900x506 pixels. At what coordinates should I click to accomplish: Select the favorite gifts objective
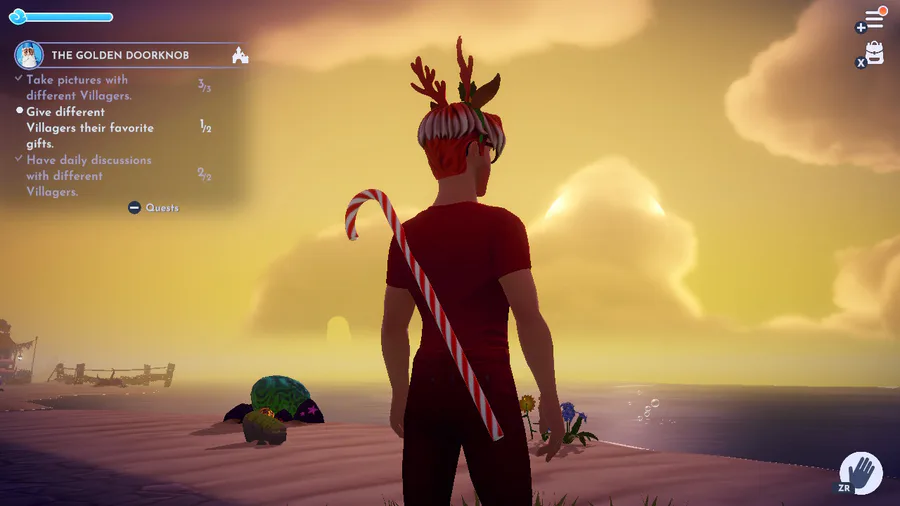point(90,128)
